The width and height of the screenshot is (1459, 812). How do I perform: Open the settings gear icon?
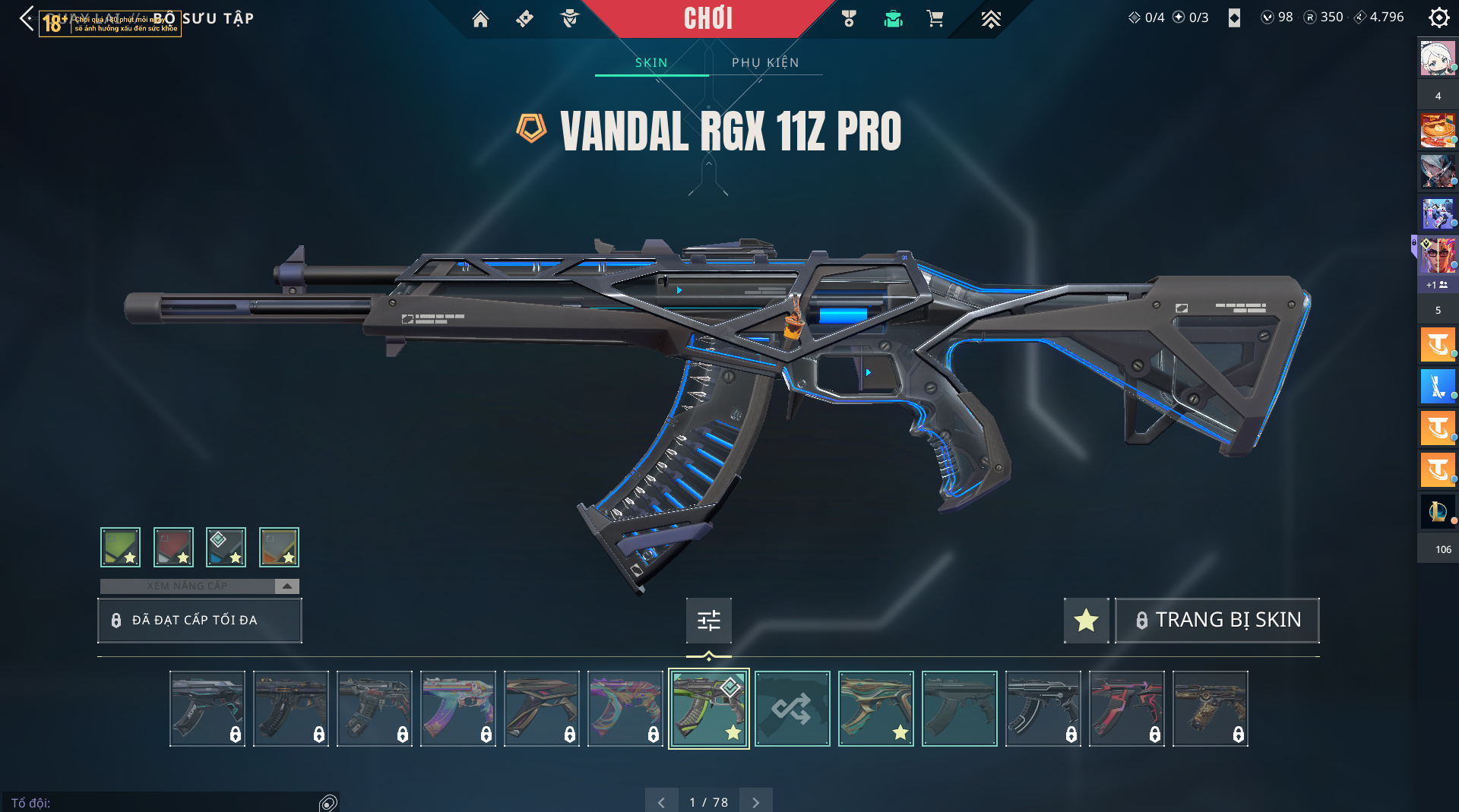coord(1438,17)
